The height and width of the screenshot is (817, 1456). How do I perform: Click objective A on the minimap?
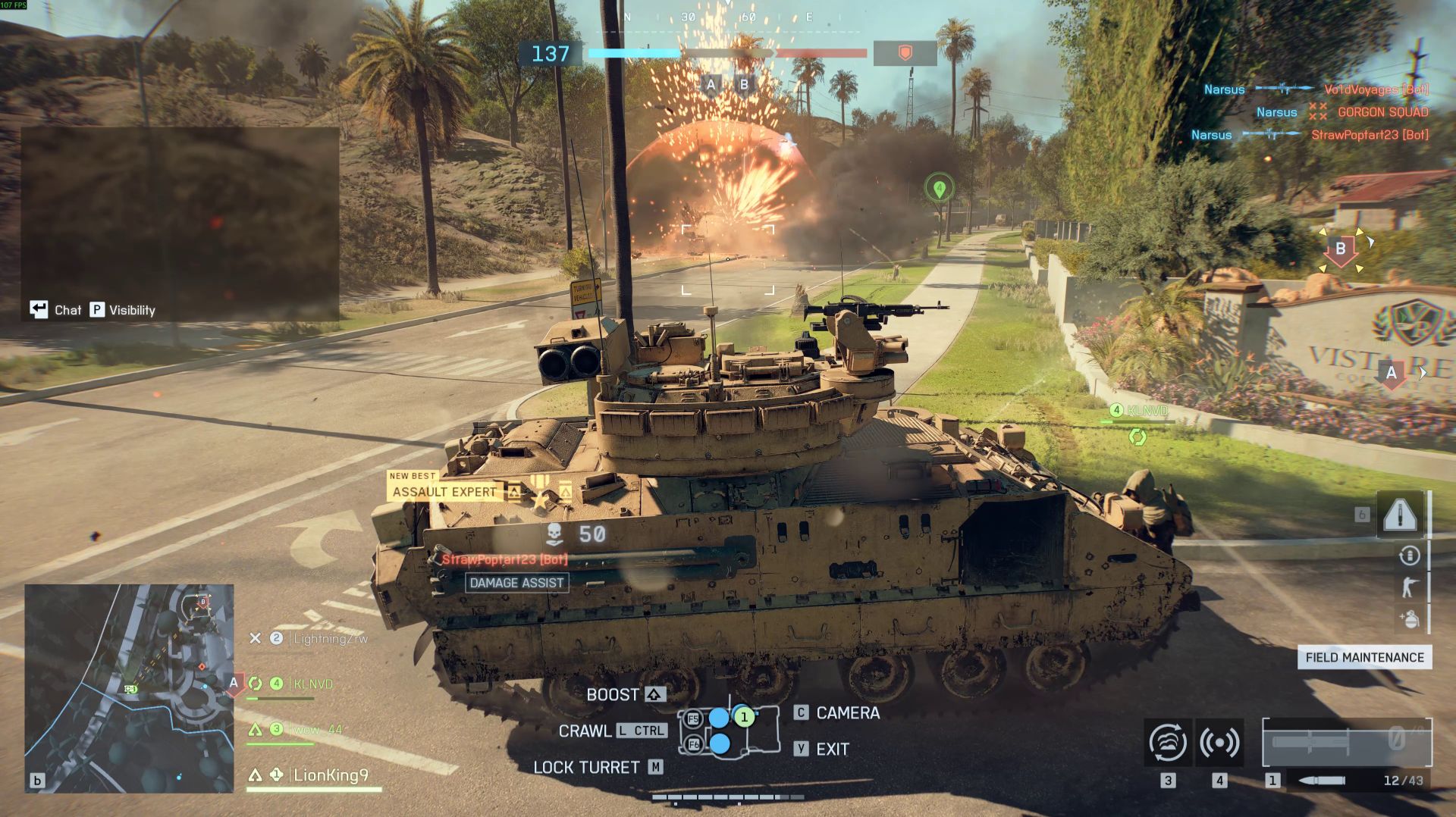[x=234, y=683]
